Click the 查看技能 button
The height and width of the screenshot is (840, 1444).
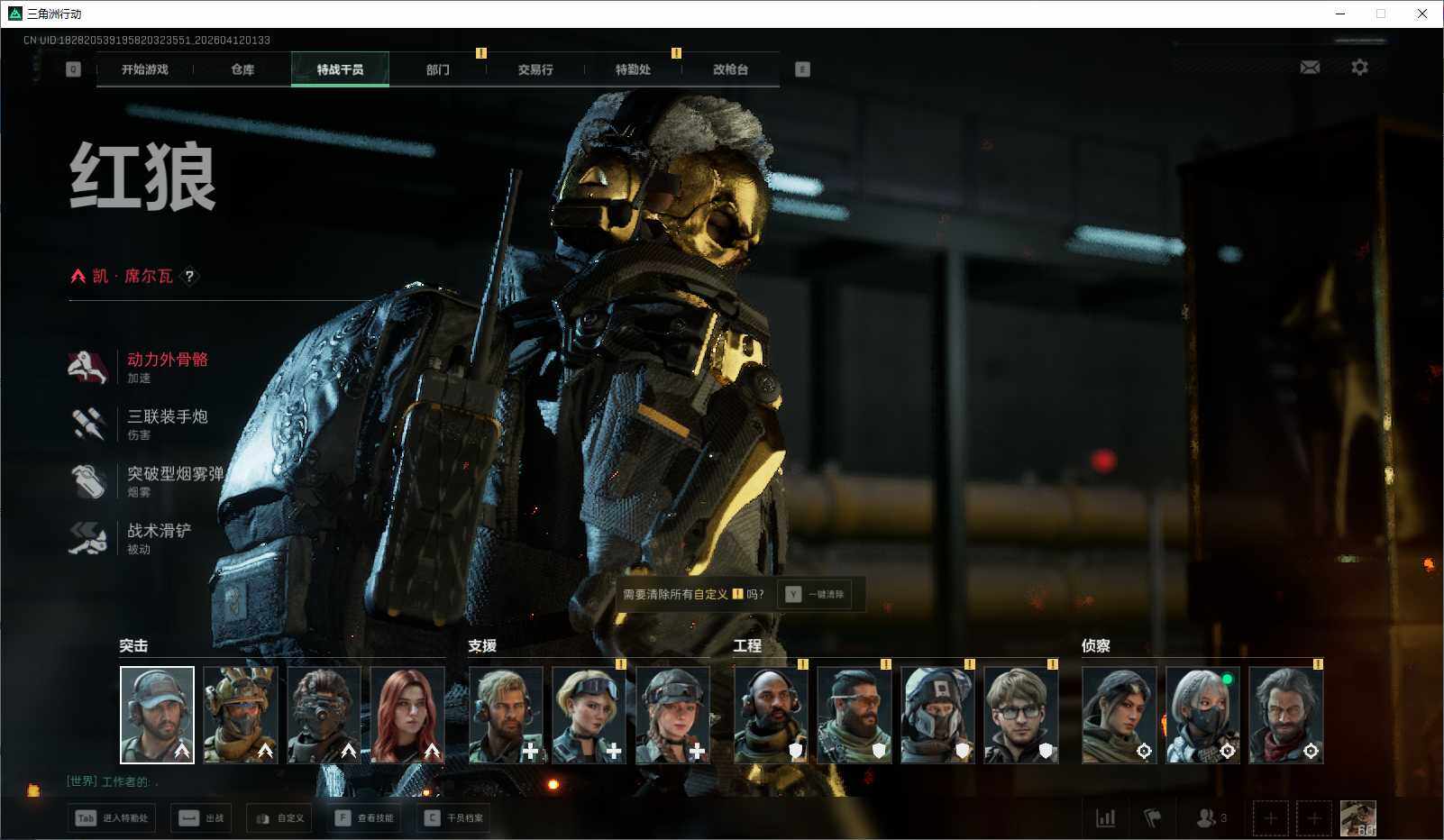[365, 818]
